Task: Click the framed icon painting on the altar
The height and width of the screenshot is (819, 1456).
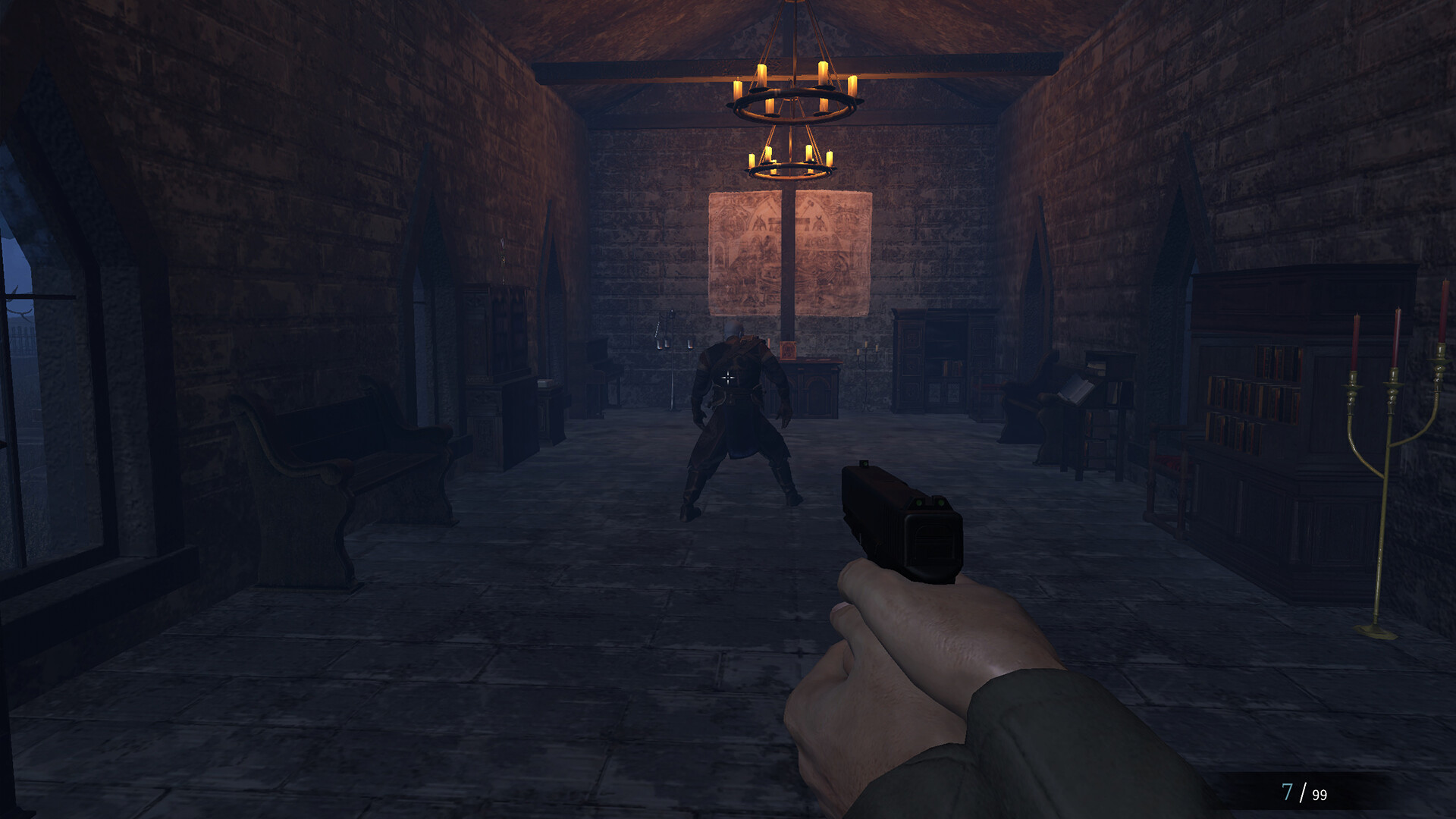Action: tap(787, 350)
